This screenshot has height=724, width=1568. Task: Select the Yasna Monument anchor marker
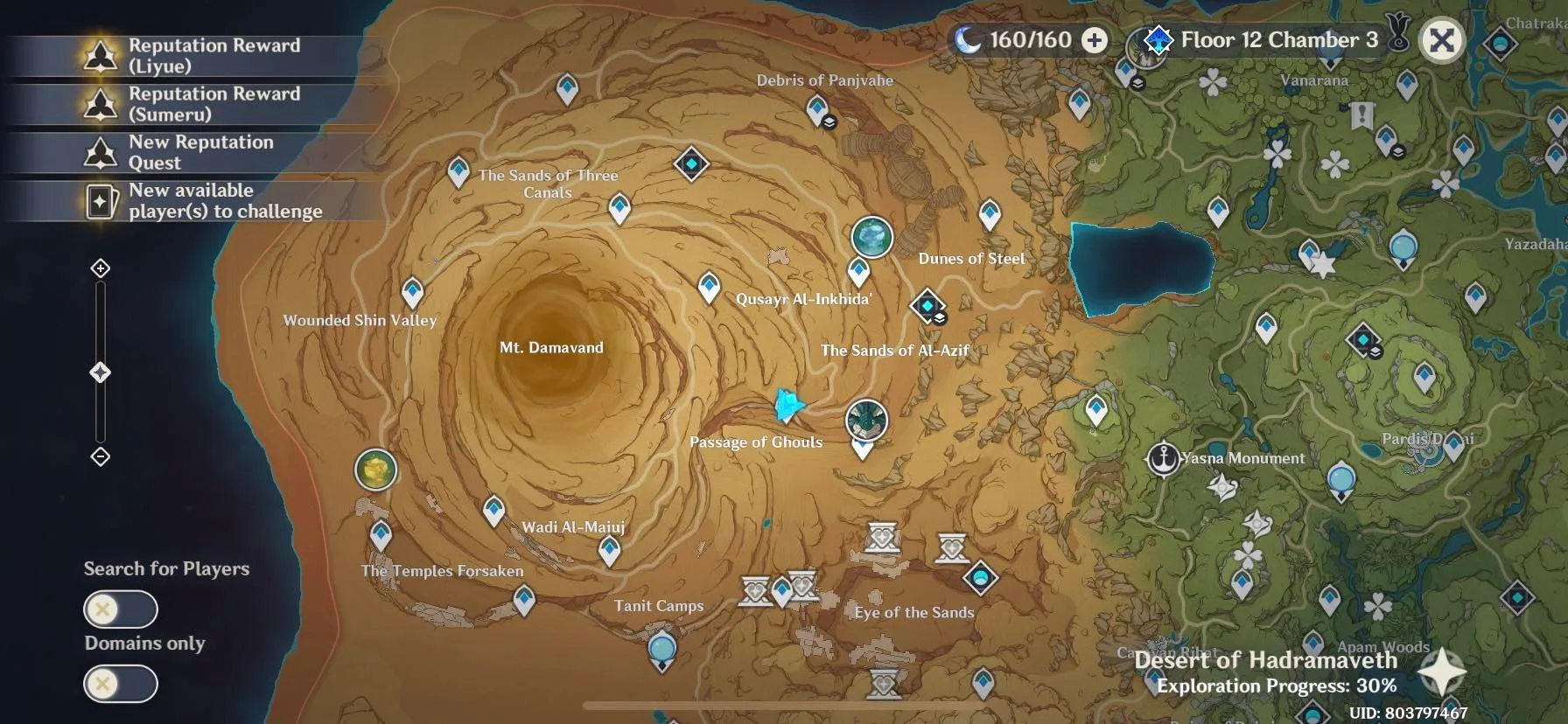coord(1164,458)
